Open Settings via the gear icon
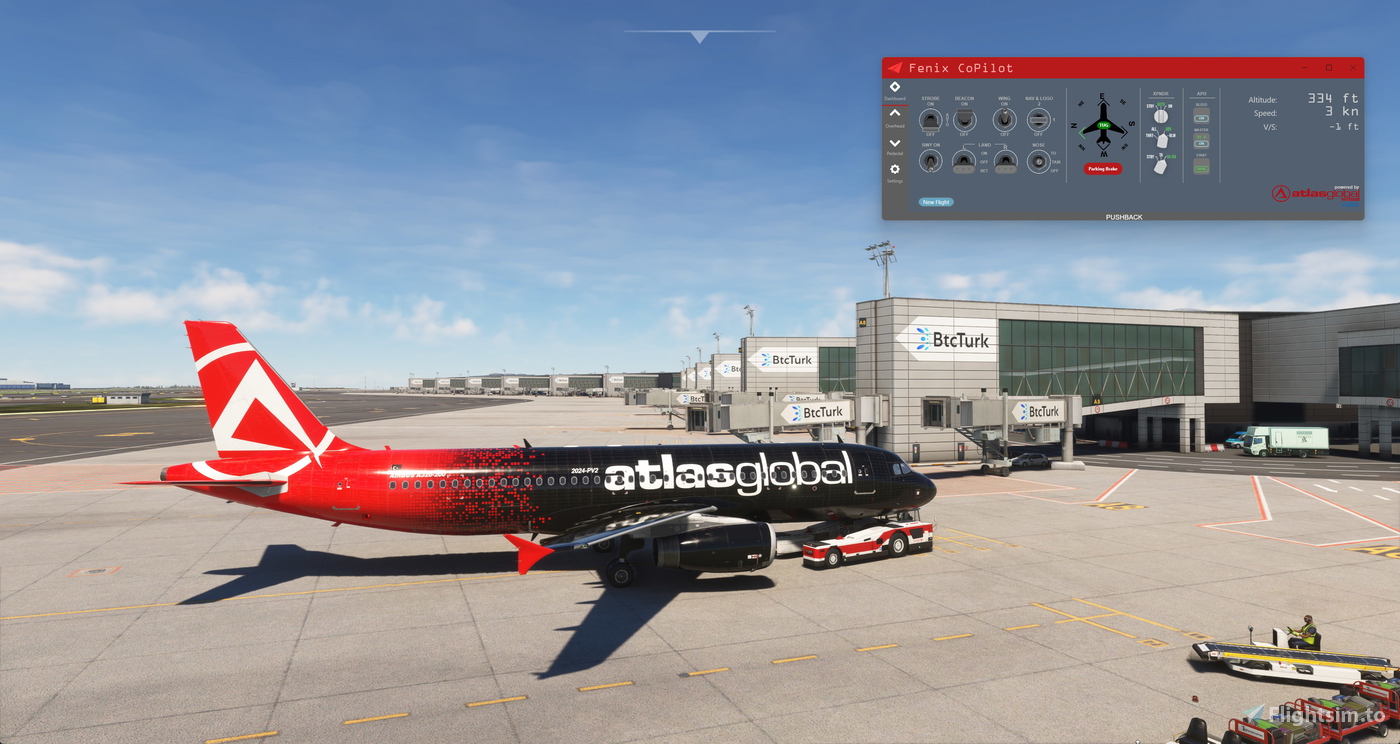The height and width of the screenshot is (744, 1400). coord(894,169)
